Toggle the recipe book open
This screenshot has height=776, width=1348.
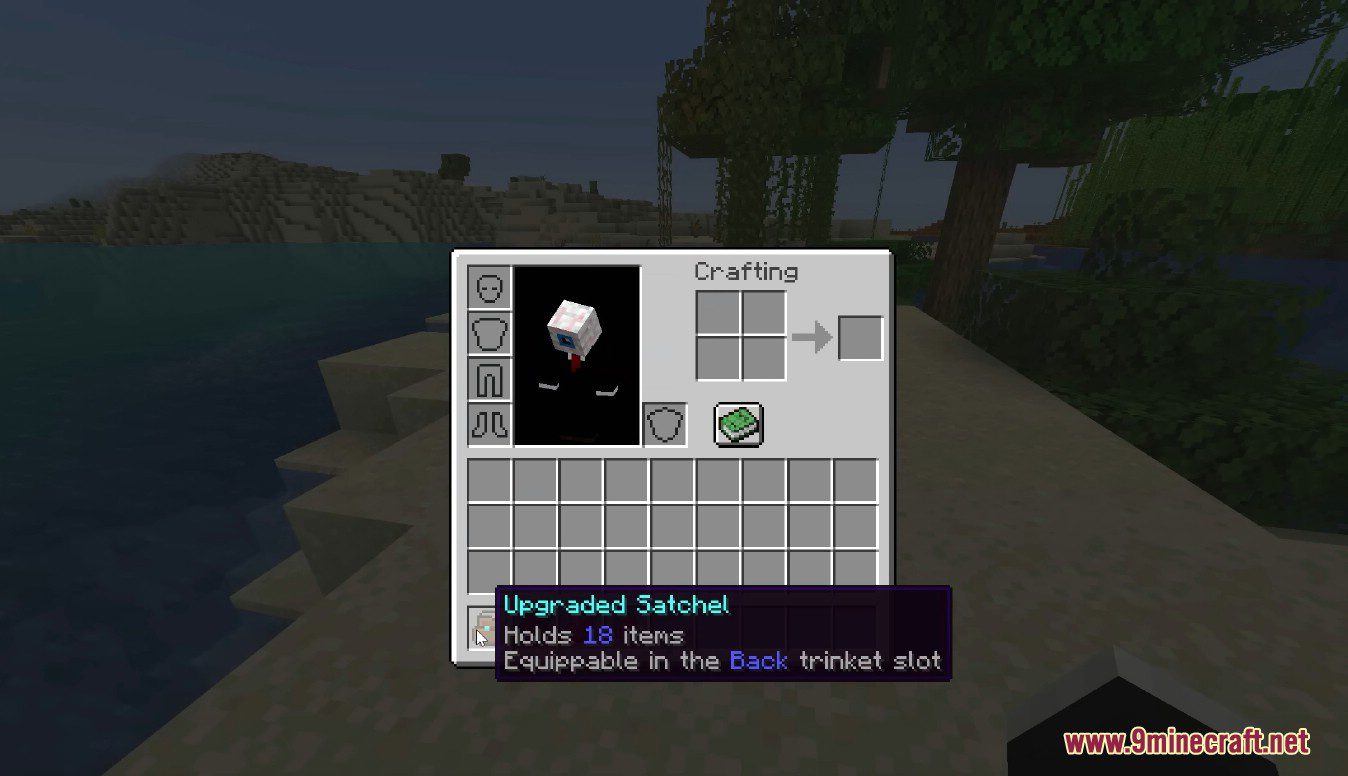coord(738,423)
